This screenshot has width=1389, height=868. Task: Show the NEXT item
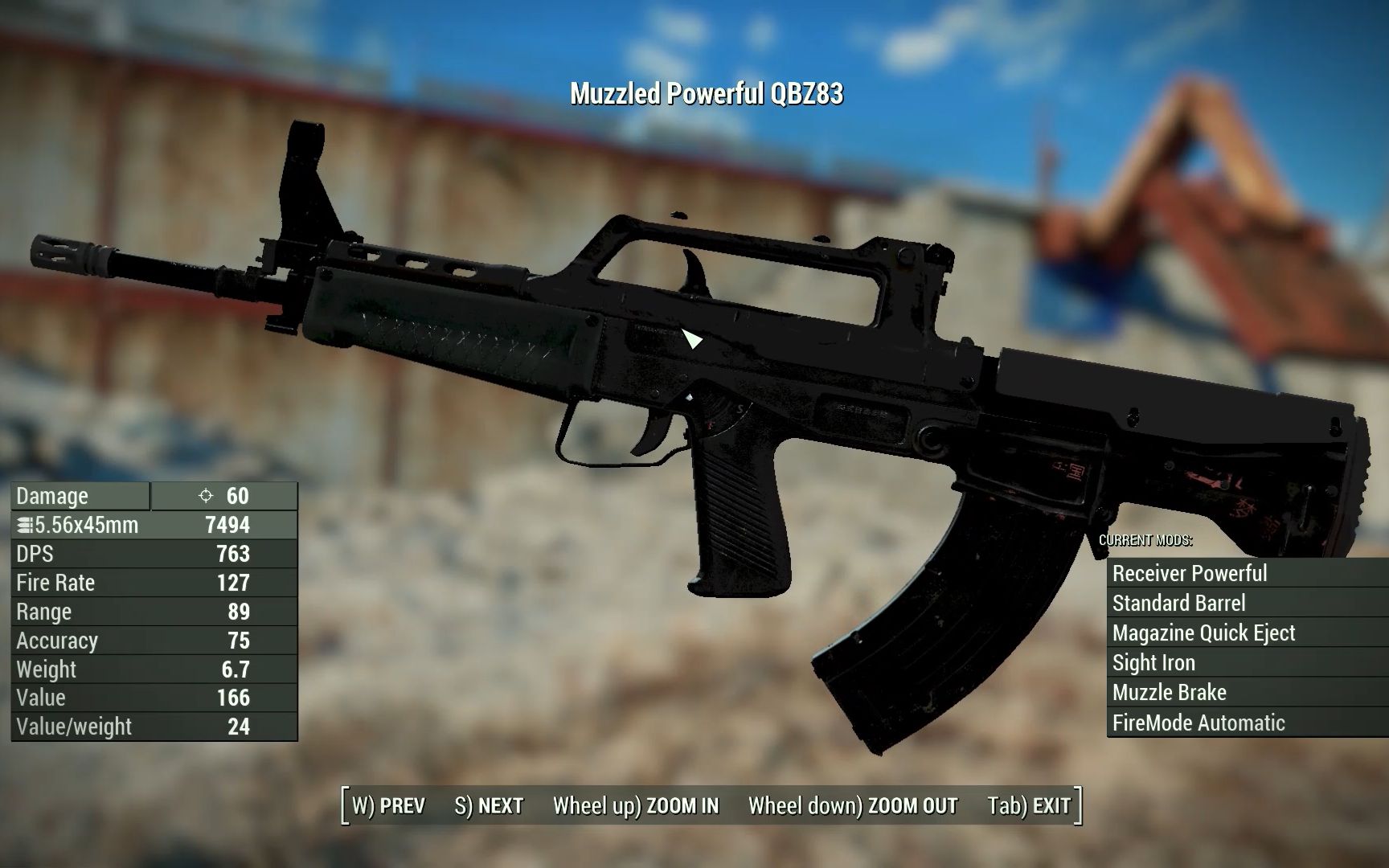489,805
